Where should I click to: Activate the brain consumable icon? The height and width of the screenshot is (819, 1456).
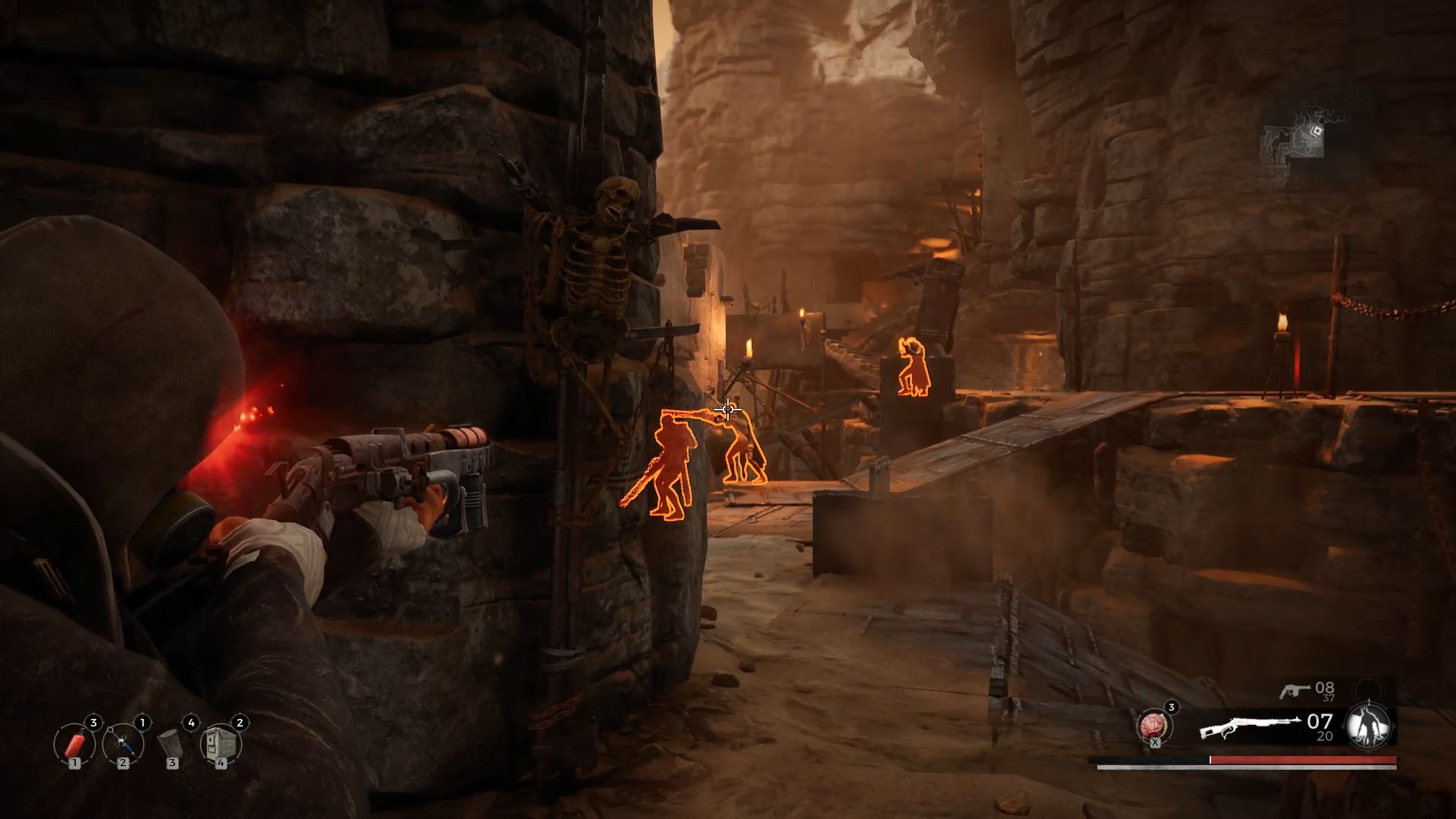(1154, 726)
